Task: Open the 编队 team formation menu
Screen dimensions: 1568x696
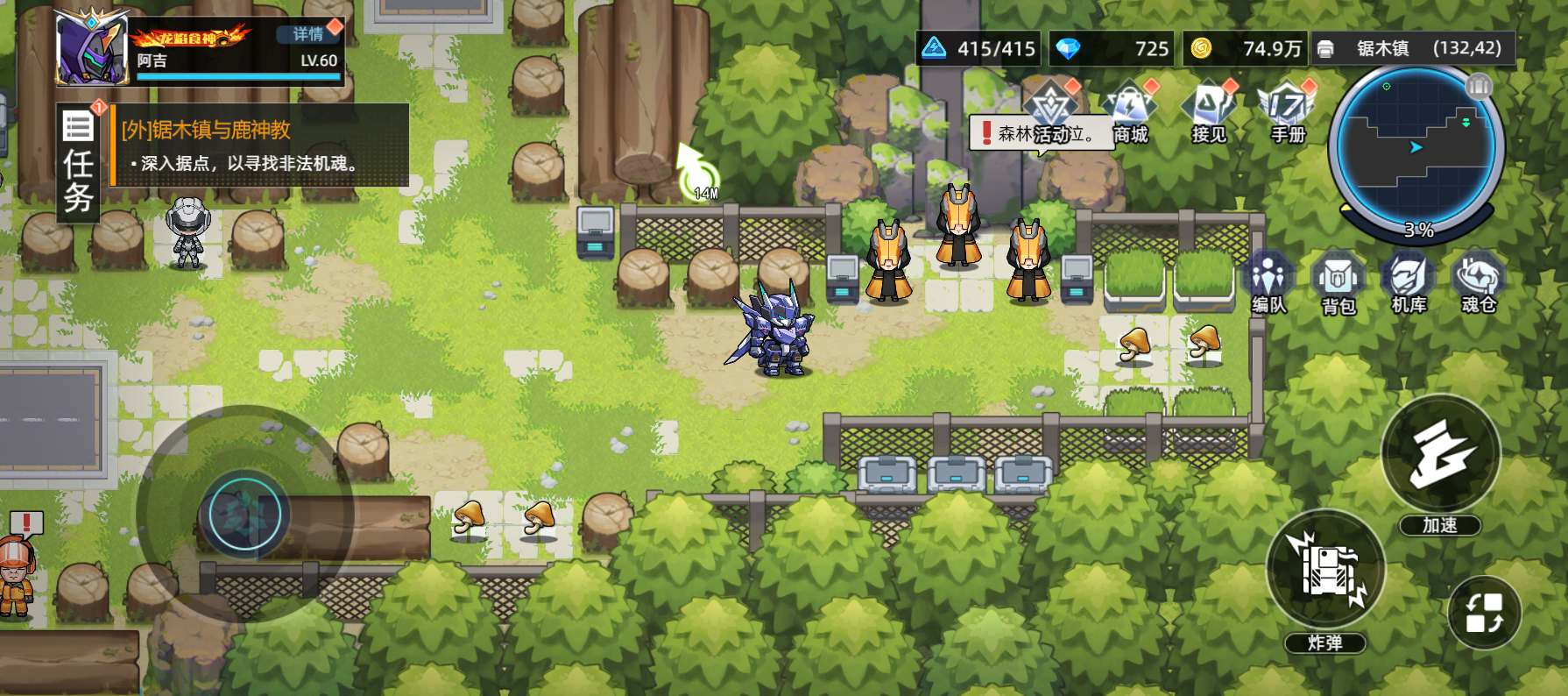Action: click(x=1268, y=282)
